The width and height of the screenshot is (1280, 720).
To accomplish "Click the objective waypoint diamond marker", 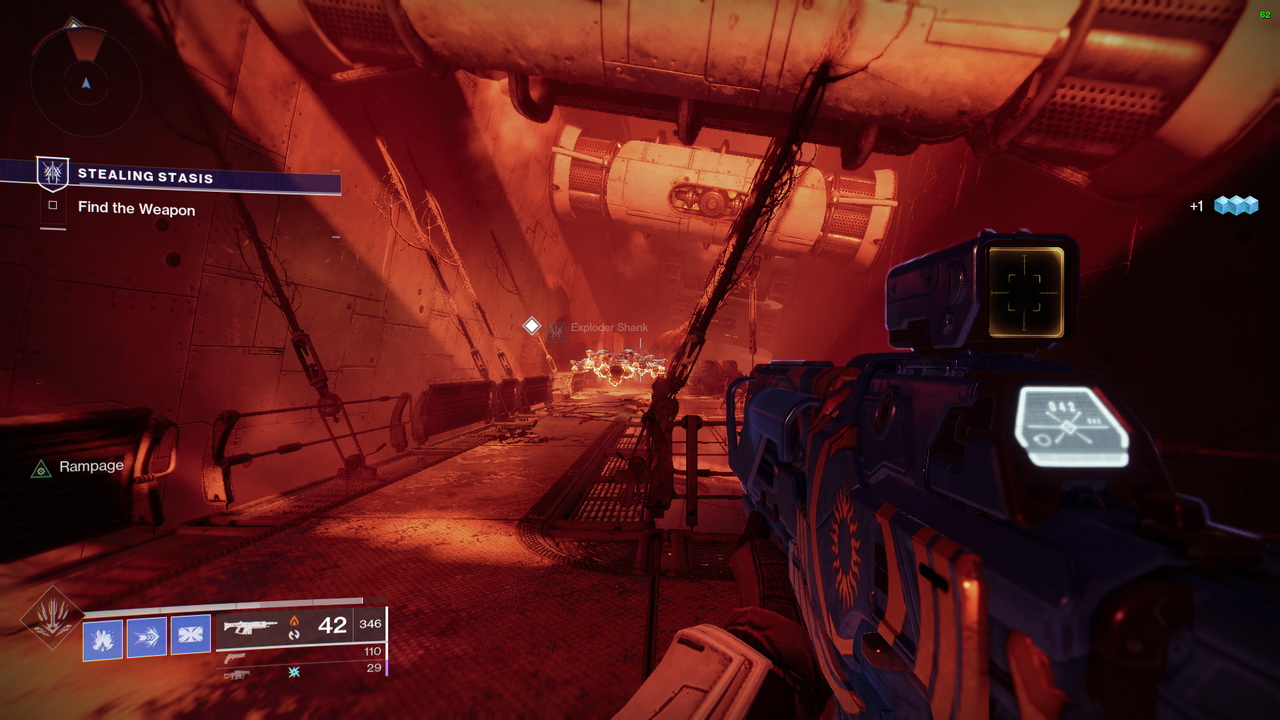I will pyautogui.click(x=532, y=326).
